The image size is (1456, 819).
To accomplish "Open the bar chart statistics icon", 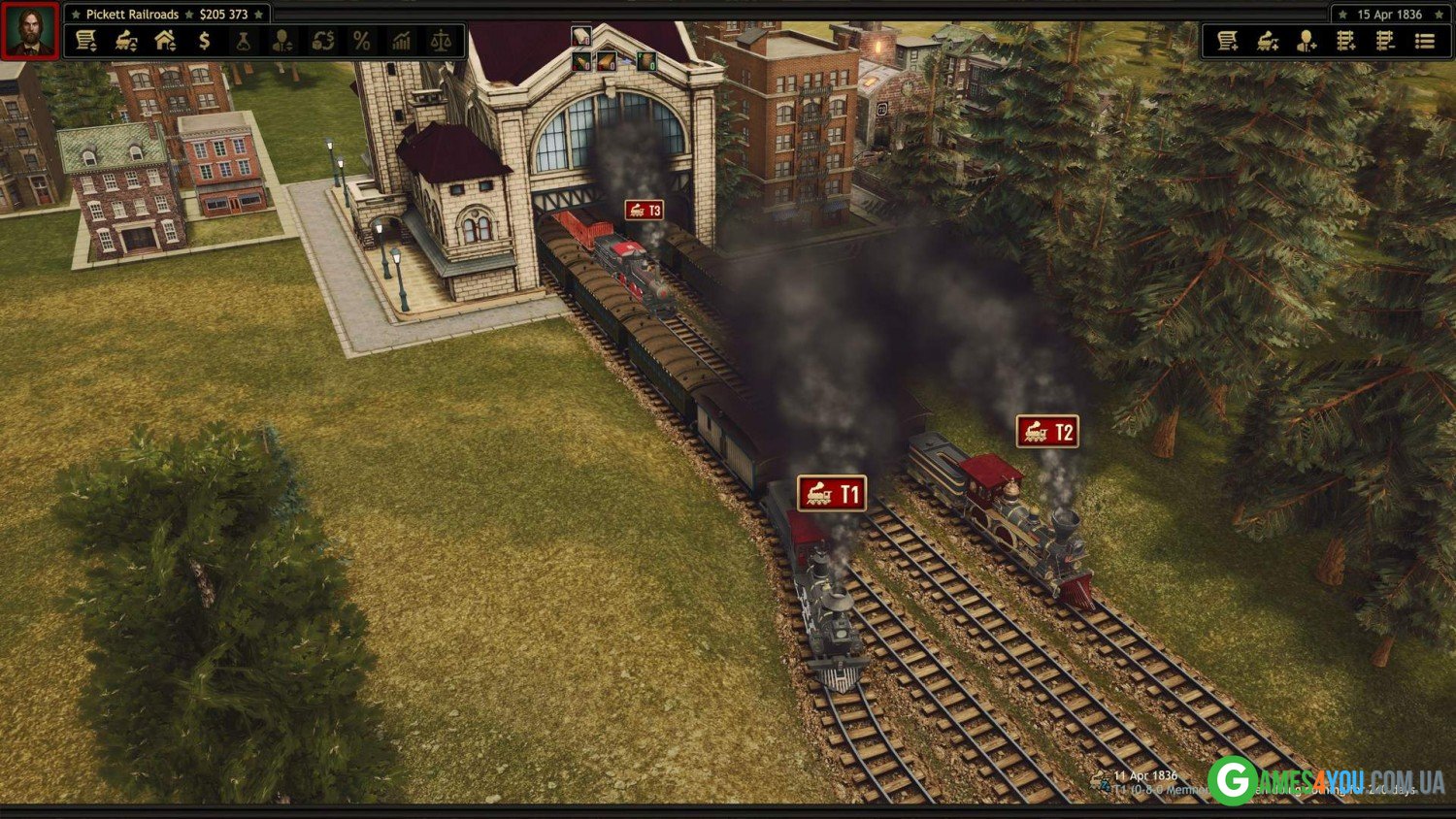I will (401, 41).
